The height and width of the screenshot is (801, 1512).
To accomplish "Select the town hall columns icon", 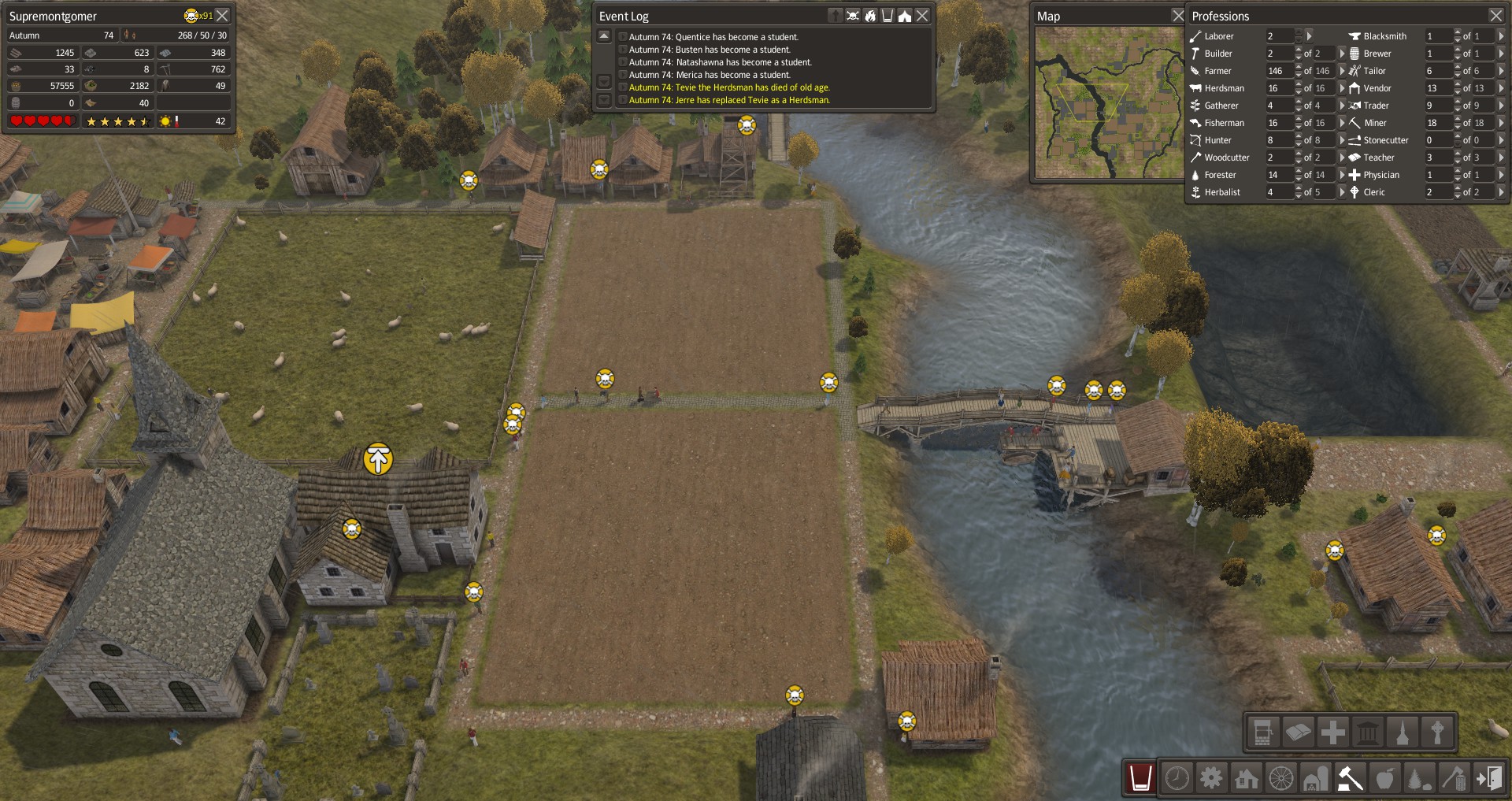I will [x=1369, y=732].
